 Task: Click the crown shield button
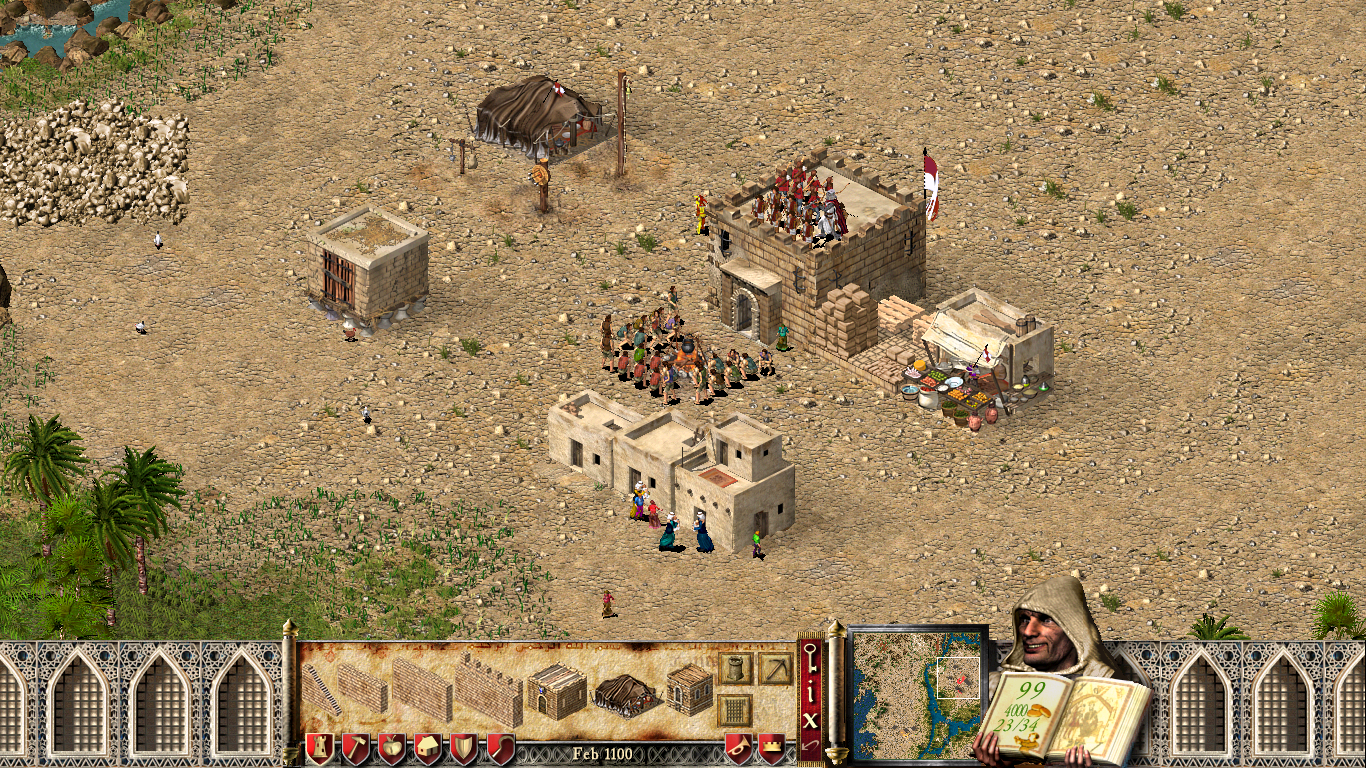pos(772,748)
